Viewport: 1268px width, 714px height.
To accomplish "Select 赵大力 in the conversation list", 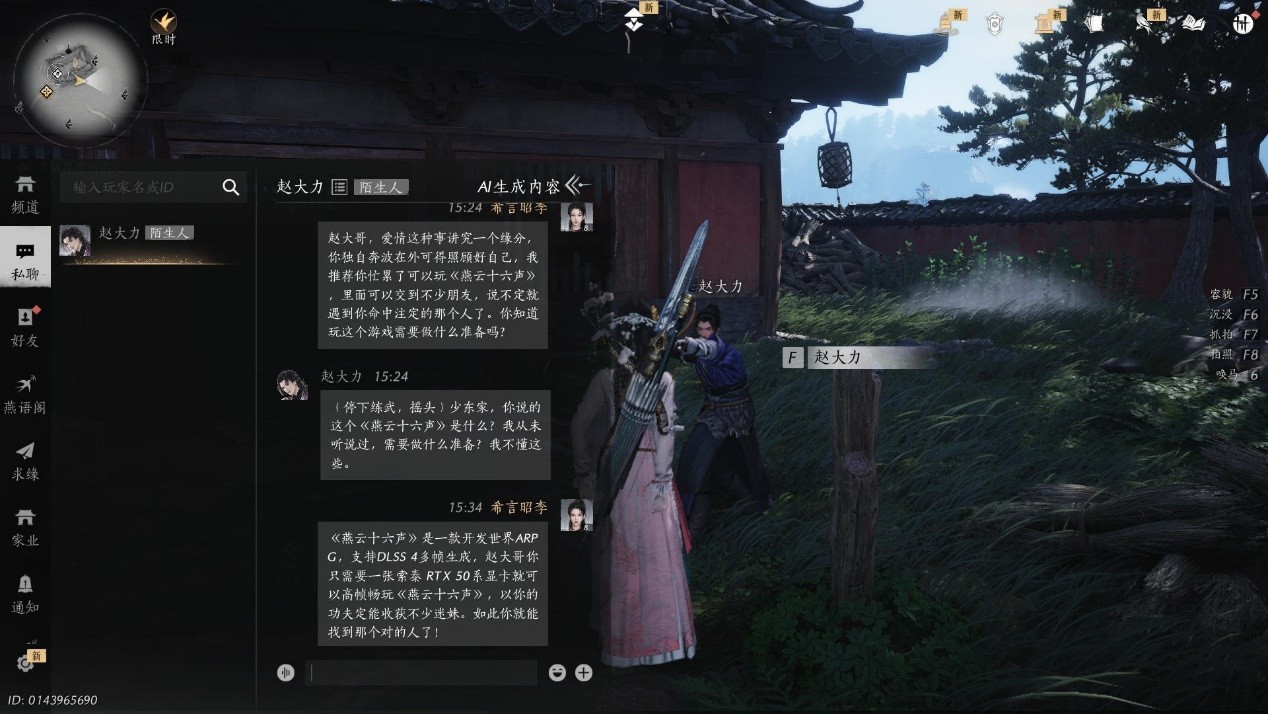I will (140, 240).
